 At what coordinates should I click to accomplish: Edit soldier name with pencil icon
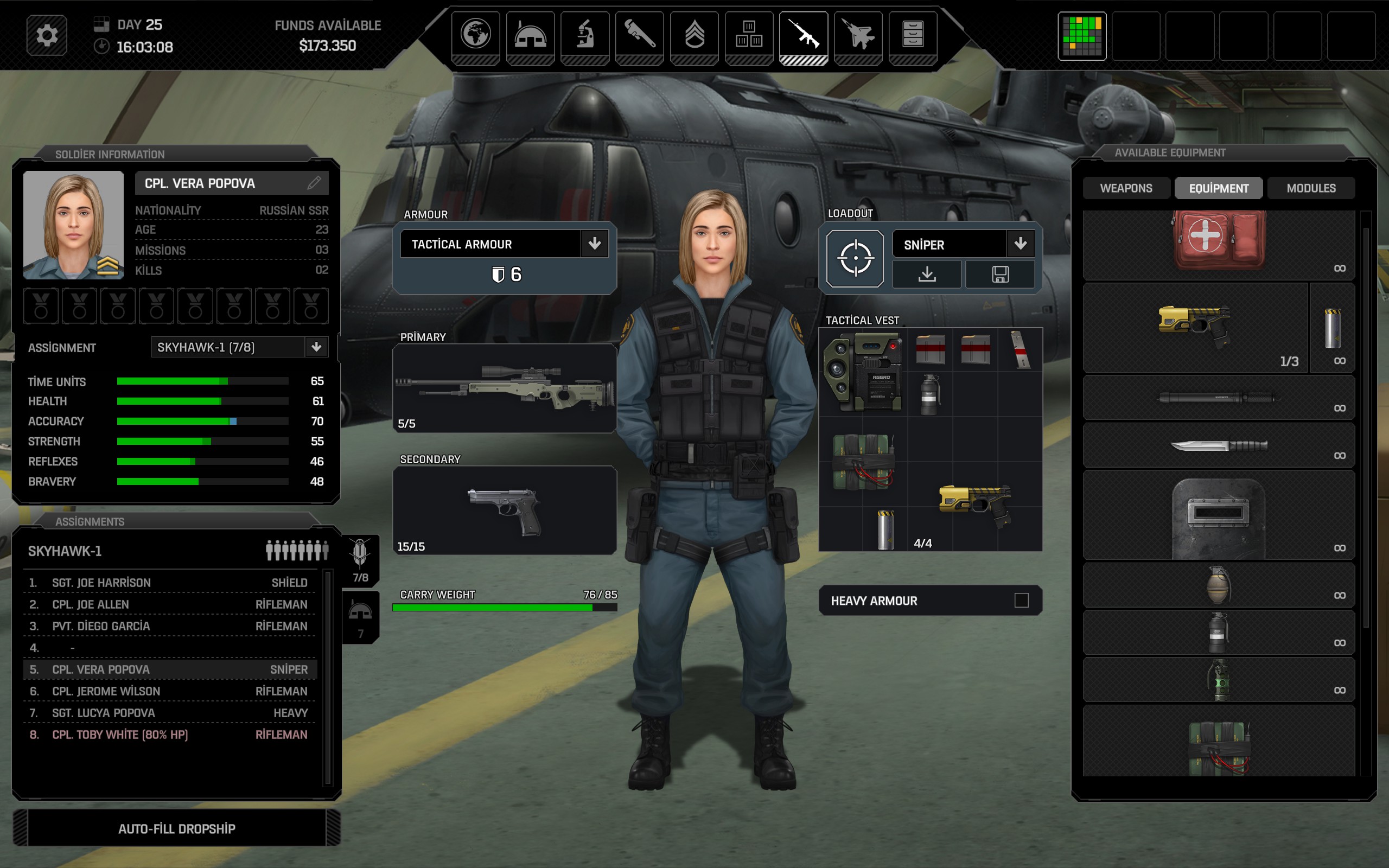pos(314,183)
